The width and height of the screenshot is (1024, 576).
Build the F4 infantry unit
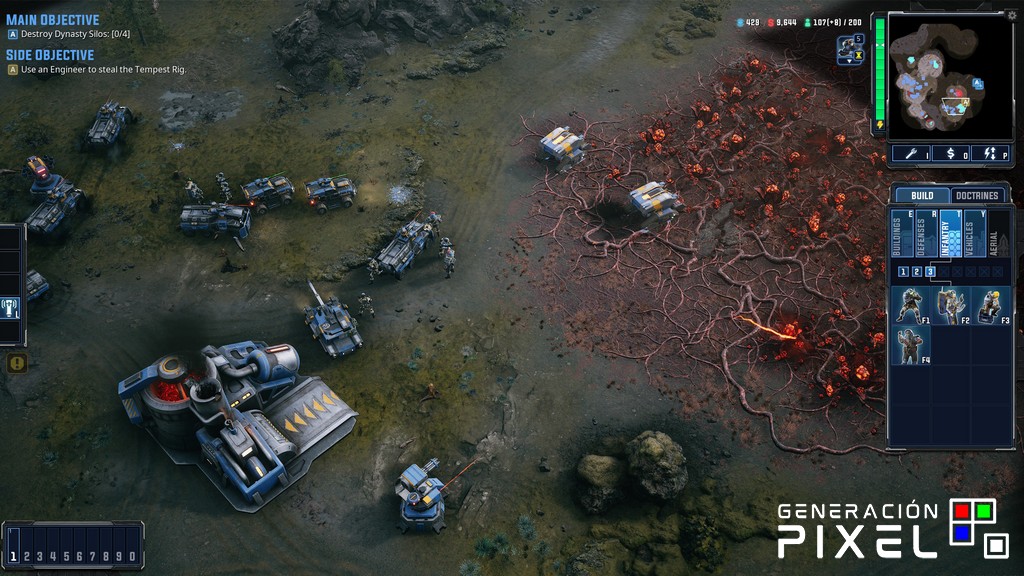(x=910, y=345)
